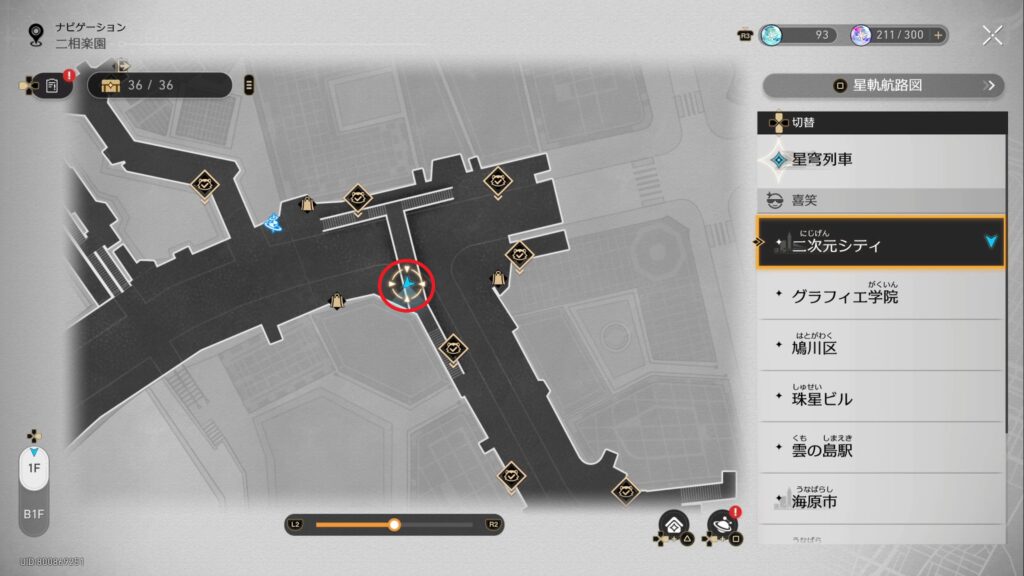Expand the chest list options button
1024x576 pixels.
(x=249, y=85)
